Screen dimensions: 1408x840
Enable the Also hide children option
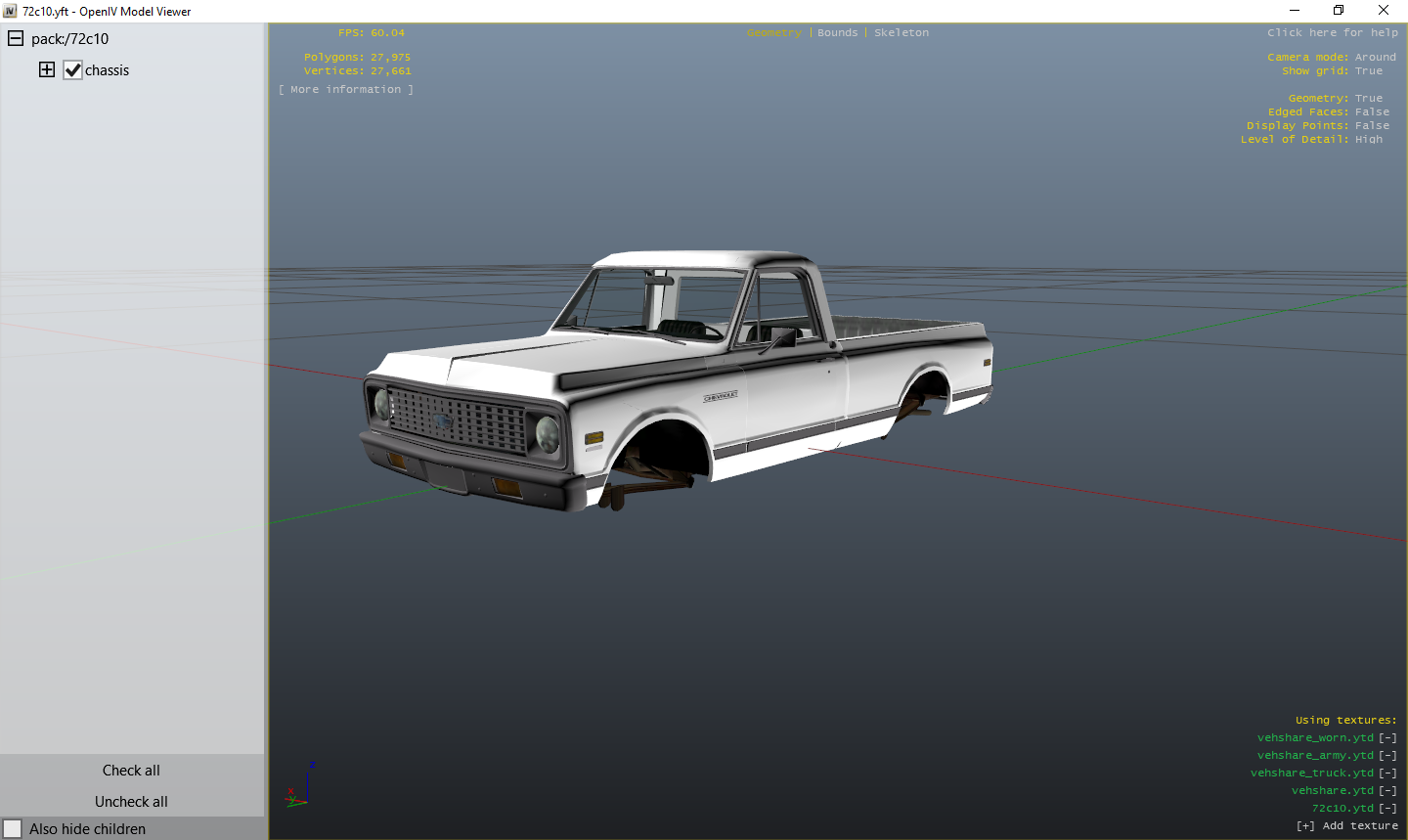point(14,828)
